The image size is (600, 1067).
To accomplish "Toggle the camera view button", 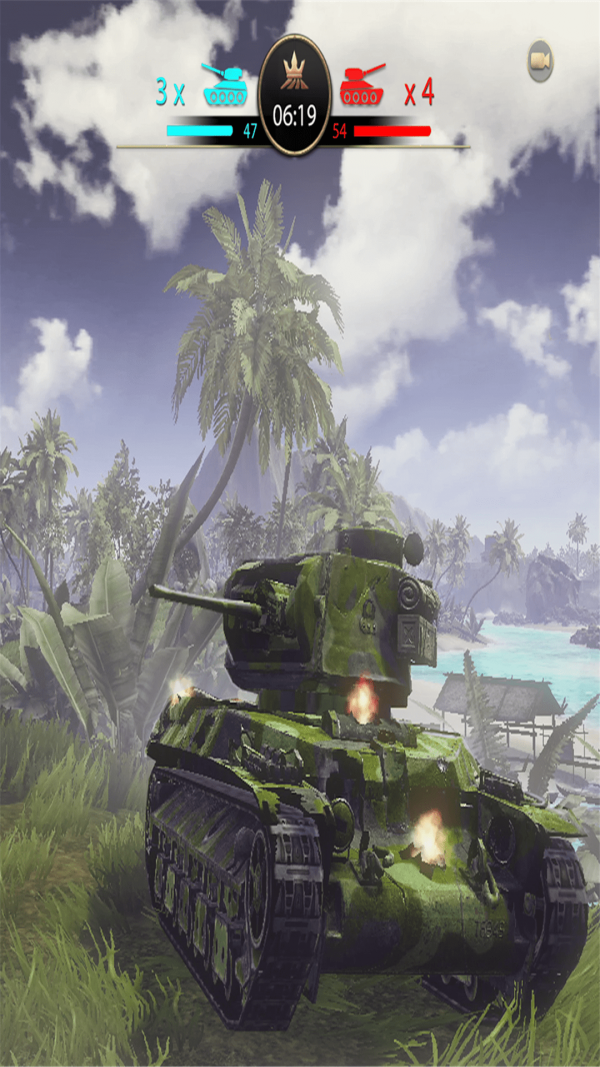I will coord(541,62).
